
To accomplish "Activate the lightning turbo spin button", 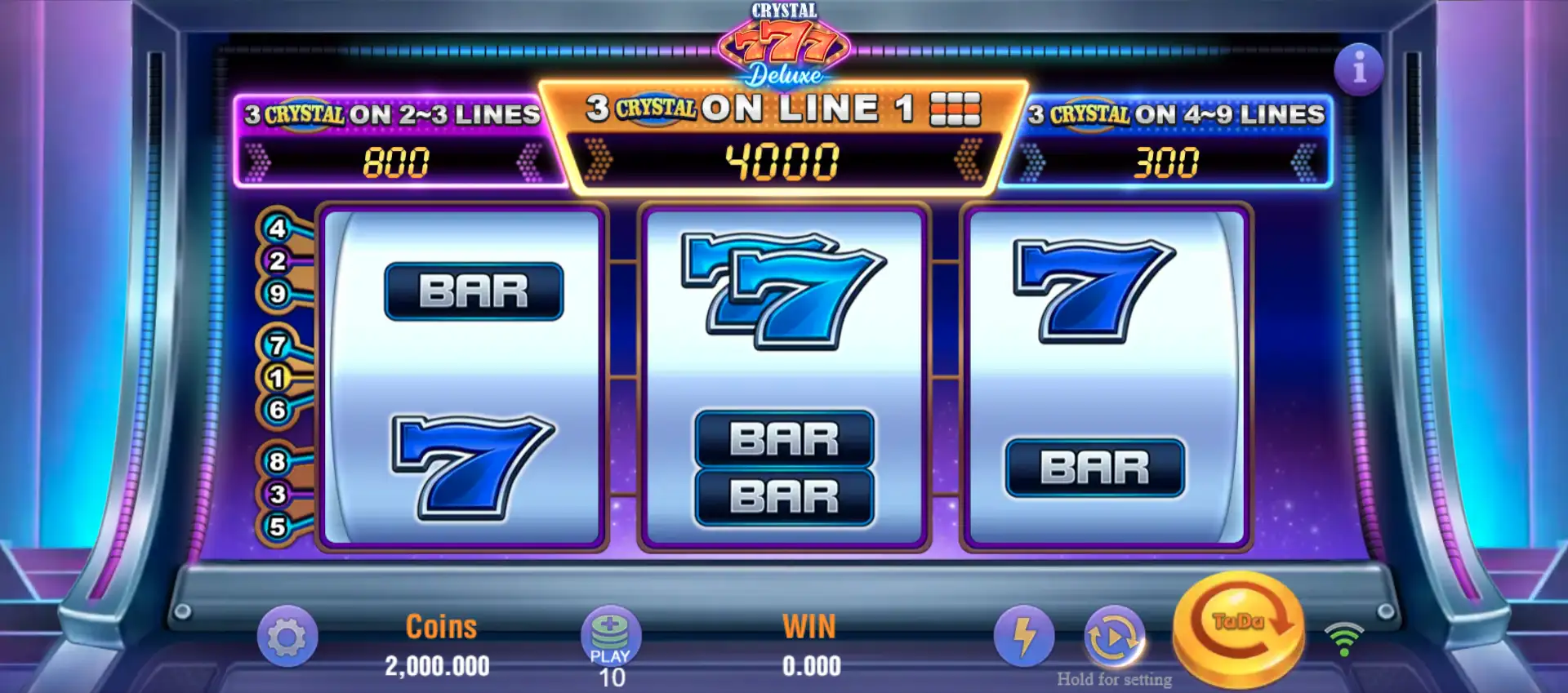I will click(1023, 635).
